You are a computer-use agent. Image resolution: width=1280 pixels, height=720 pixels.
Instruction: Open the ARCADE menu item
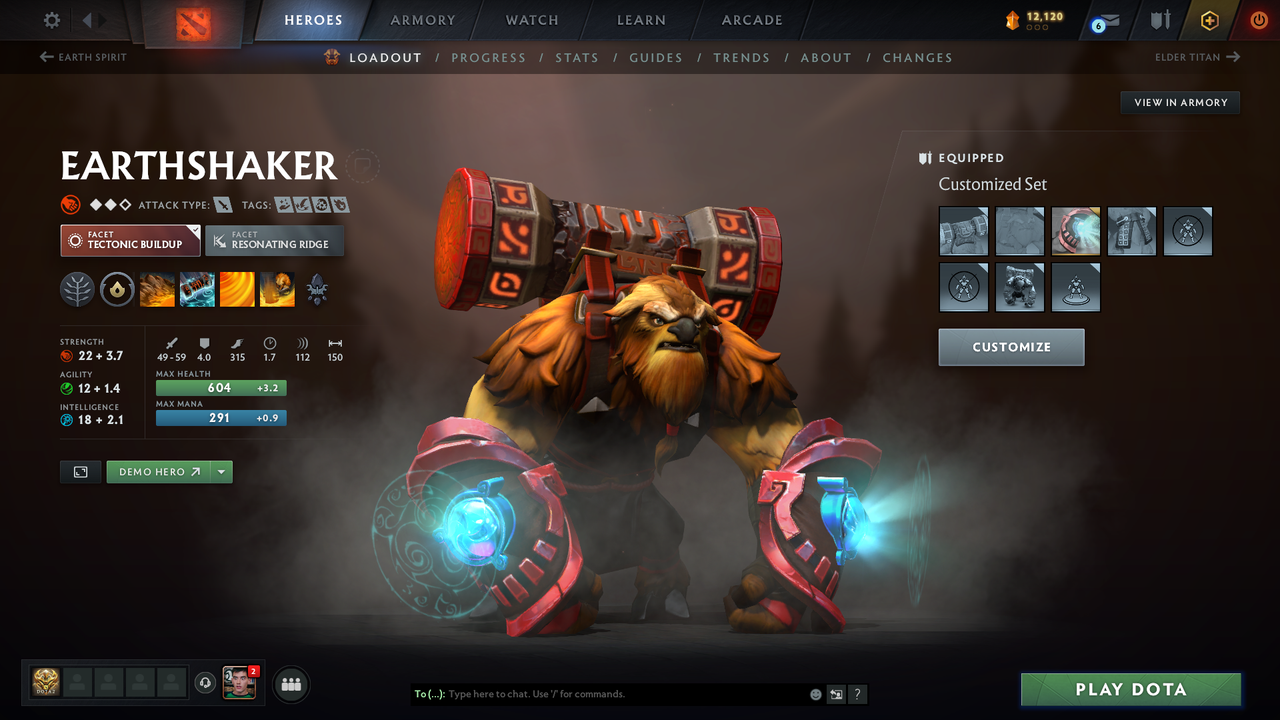point(751,20)
